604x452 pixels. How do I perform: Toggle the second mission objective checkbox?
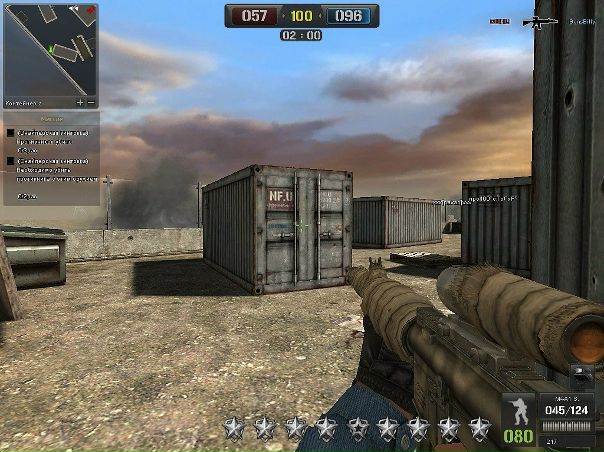pos(10,160)
